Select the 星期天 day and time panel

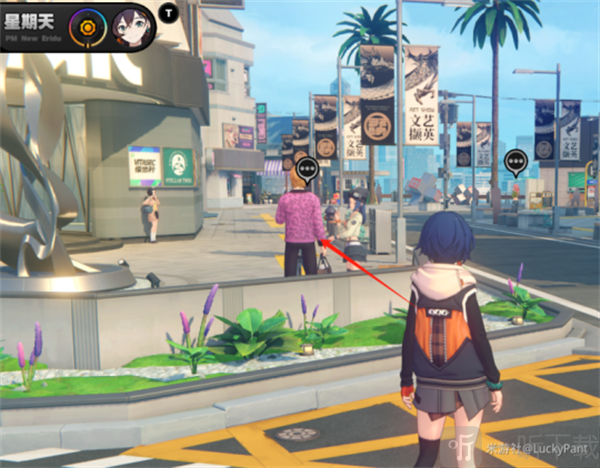click(x=33, y=22)
